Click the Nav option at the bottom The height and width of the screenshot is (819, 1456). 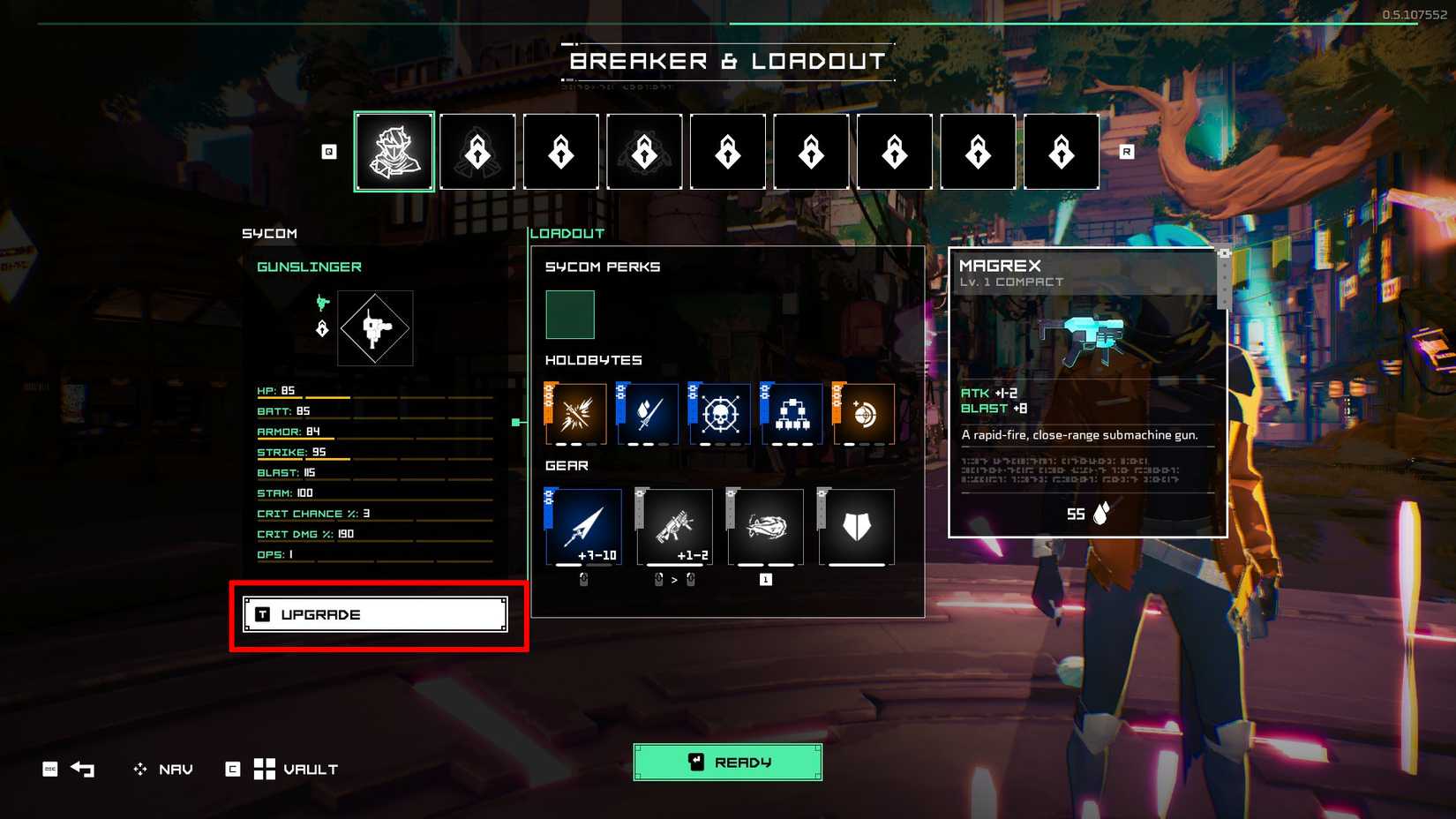pyautogui.click(x=173, y=769)
